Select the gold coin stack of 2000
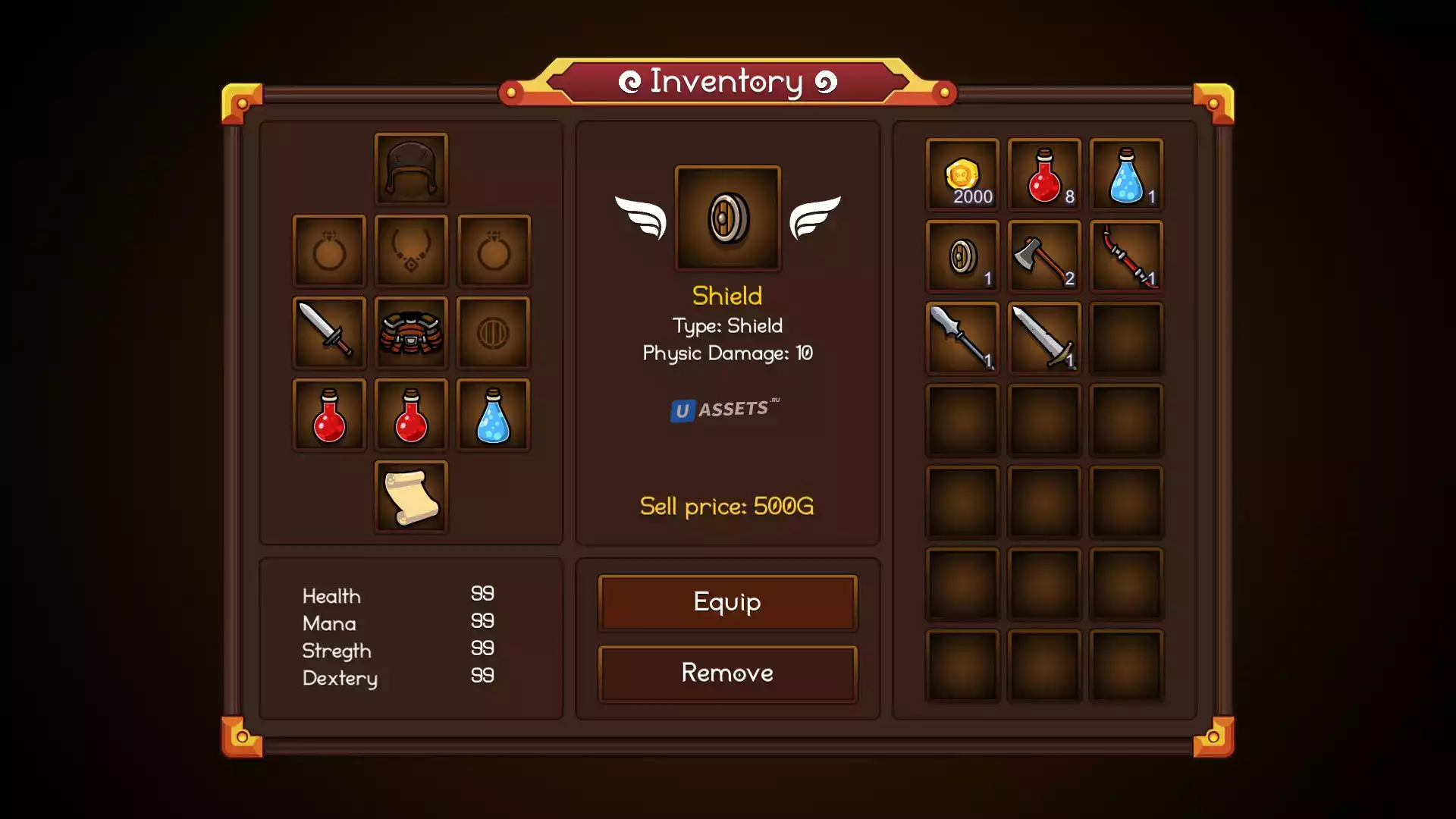1456x819 pixels. click(x=962, y=174)
